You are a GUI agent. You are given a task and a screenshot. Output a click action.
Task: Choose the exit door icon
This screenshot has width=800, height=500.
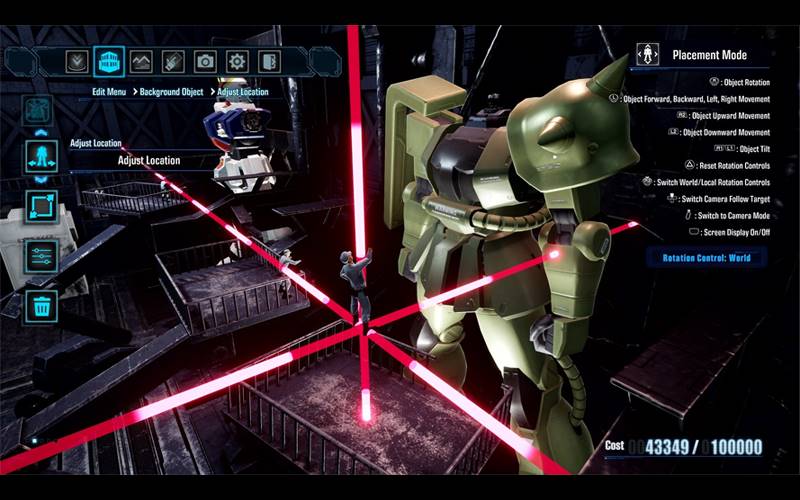(269, 61)
